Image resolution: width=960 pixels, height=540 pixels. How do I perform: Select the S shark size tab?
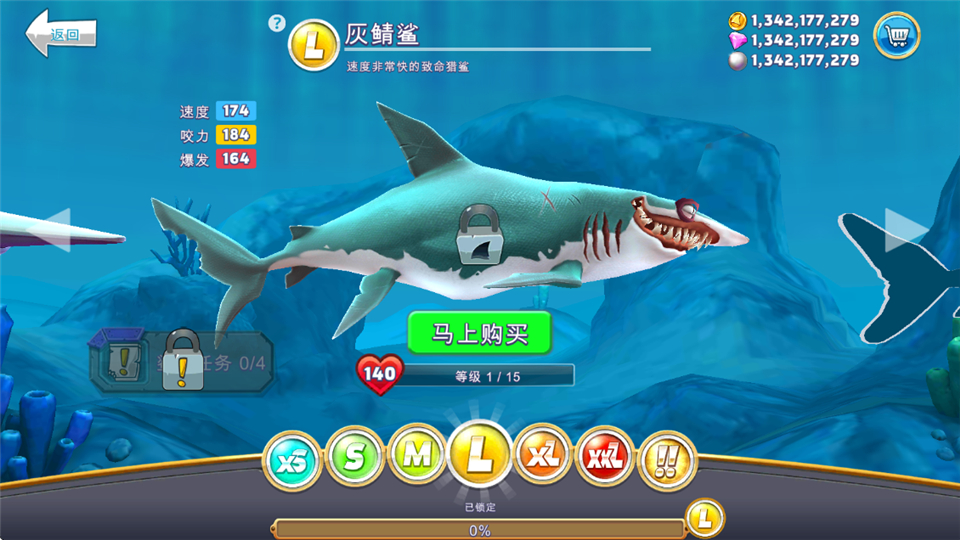pos(354,459)
